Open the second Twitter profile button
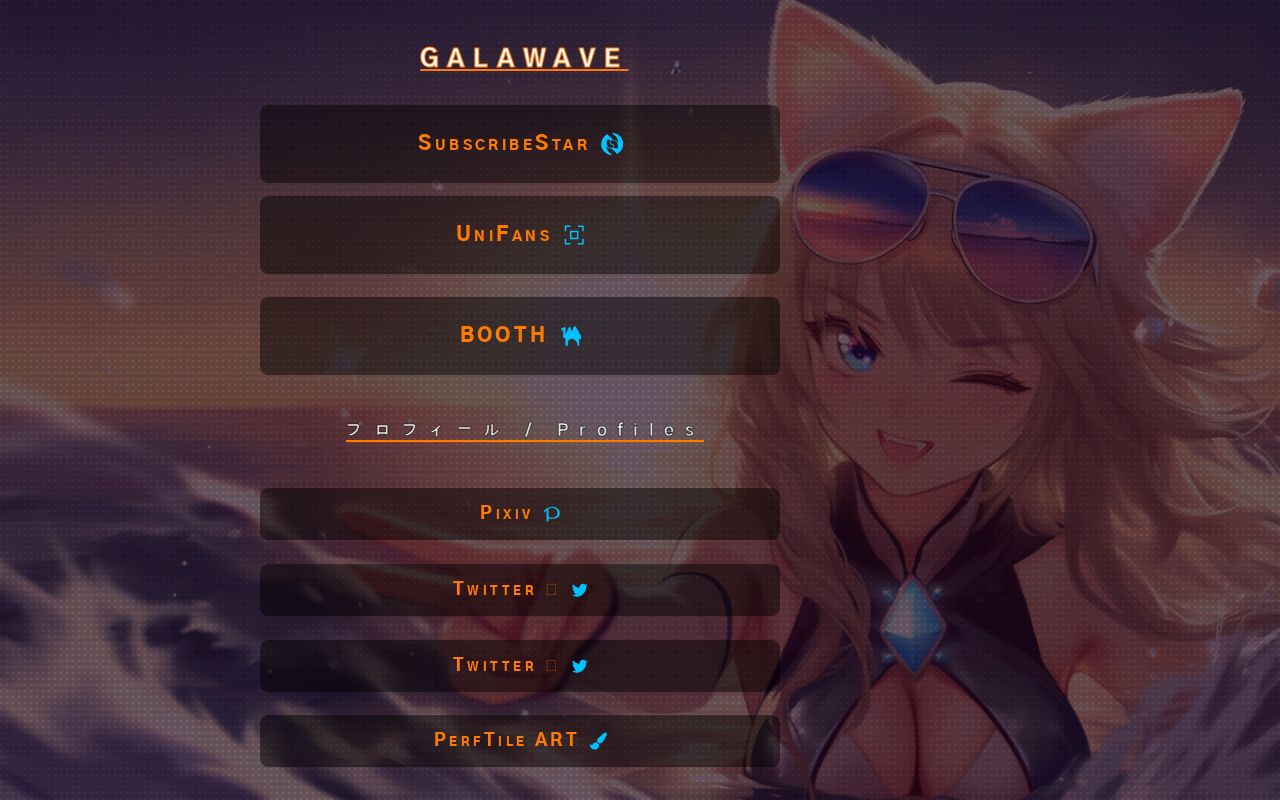Screen dimensions: 1280x800 point(520,665)
